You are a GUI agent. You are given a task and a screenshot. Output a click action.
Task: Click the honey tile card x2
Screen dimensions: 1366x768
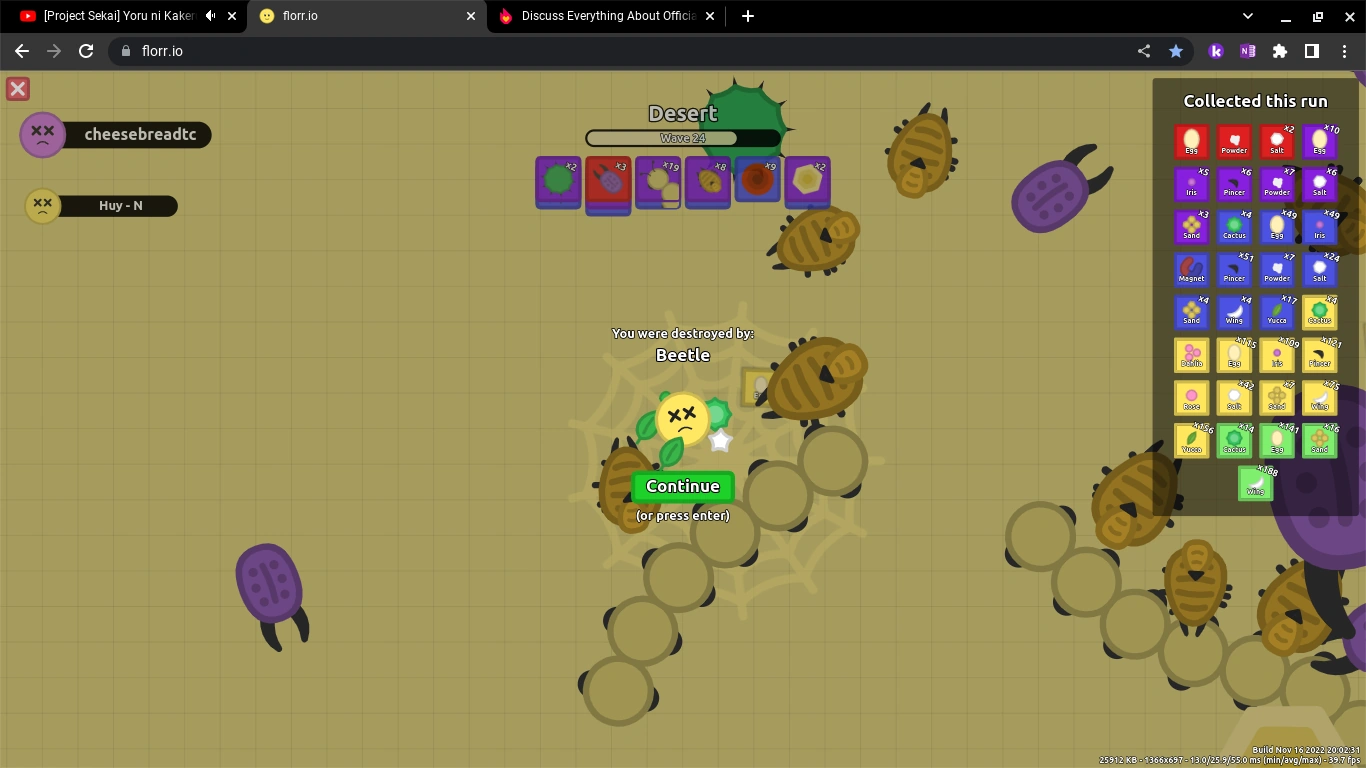[x=807, y=183]
